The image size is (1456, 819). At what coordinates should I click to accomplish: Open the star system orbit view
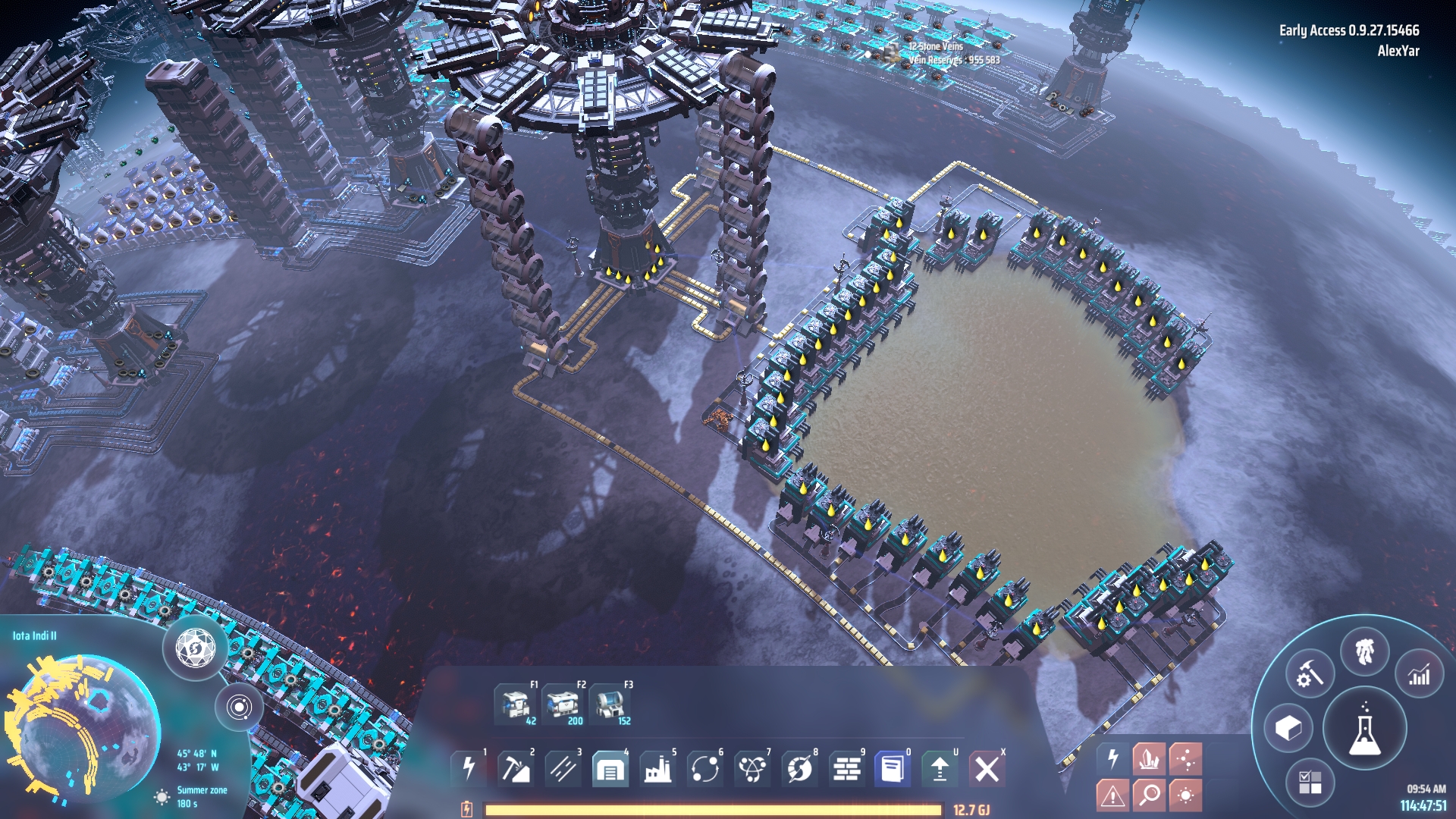click(x=239, y=708)
